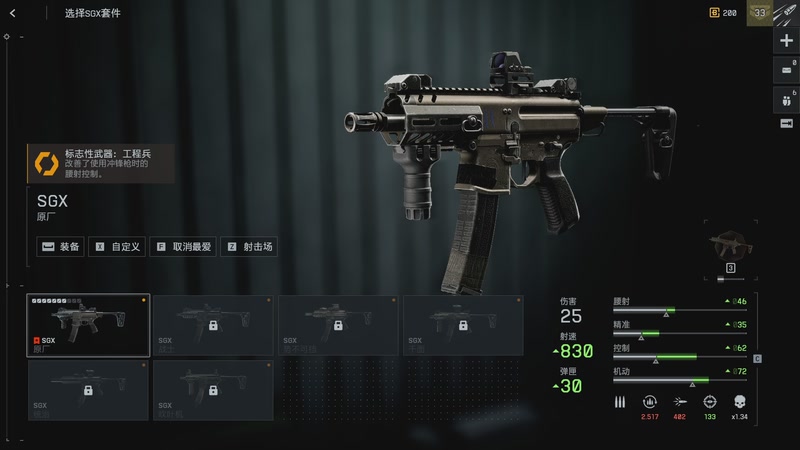Image resolution: width=800 pixels, height=450 pixels.
Task: Select the SGX 原厂 factory package tile
Action: 88,325
